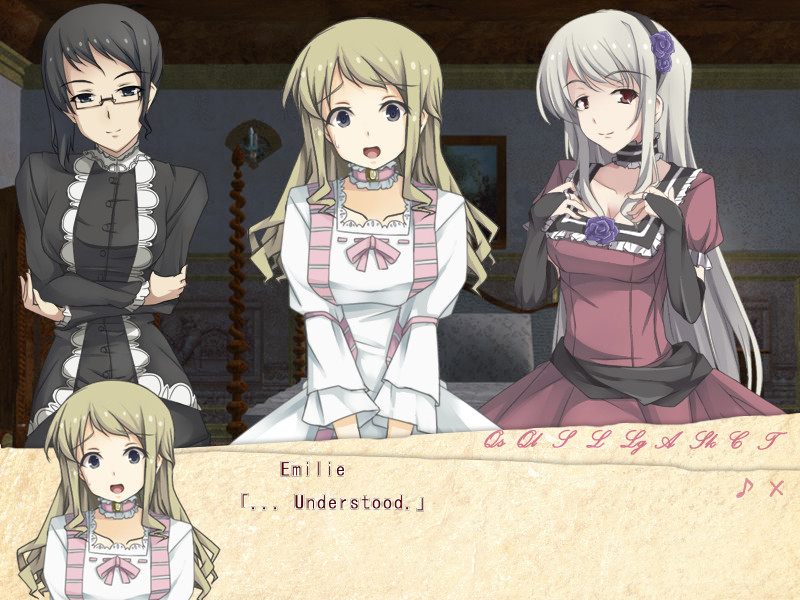Click the pink music note icon
This screenshot has width=800, height=600.
point(743,488)
